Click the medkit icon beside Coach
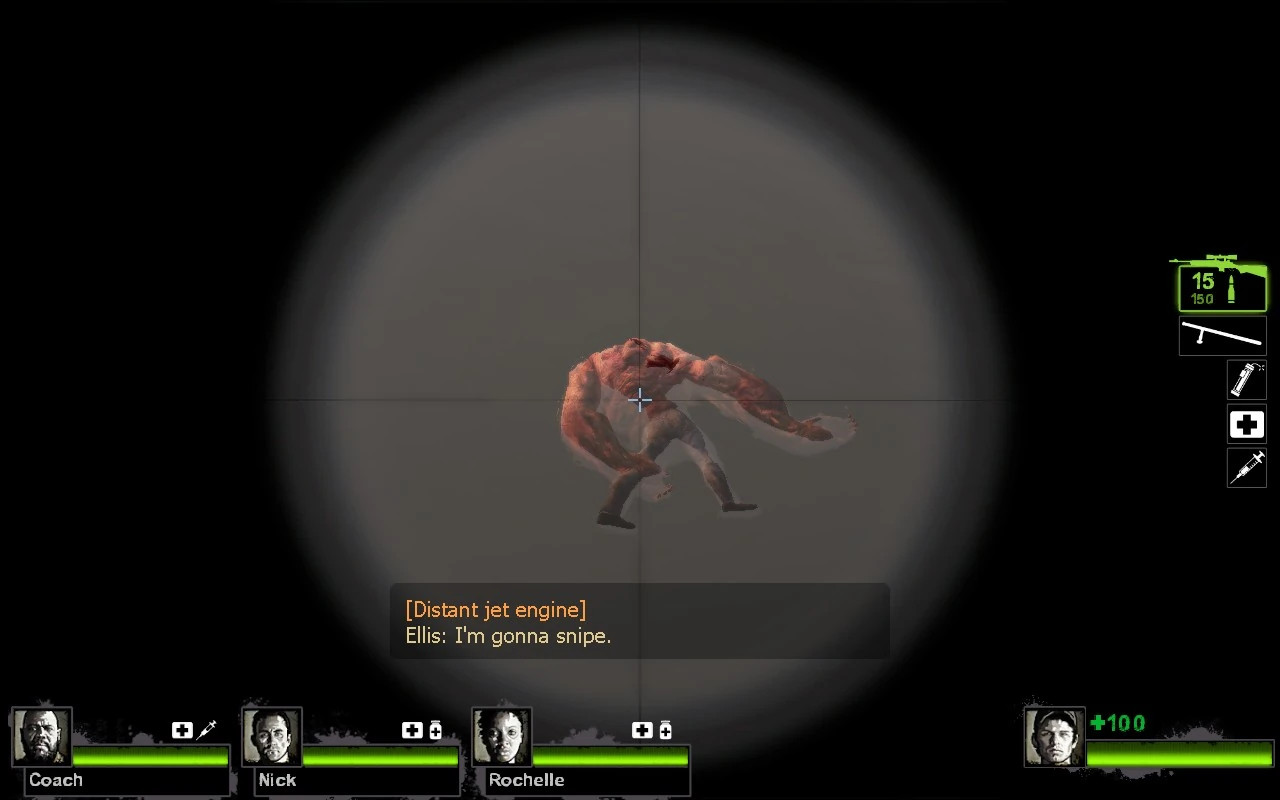This screenshot has height=800, width=1280. click(x=181, y=730)
